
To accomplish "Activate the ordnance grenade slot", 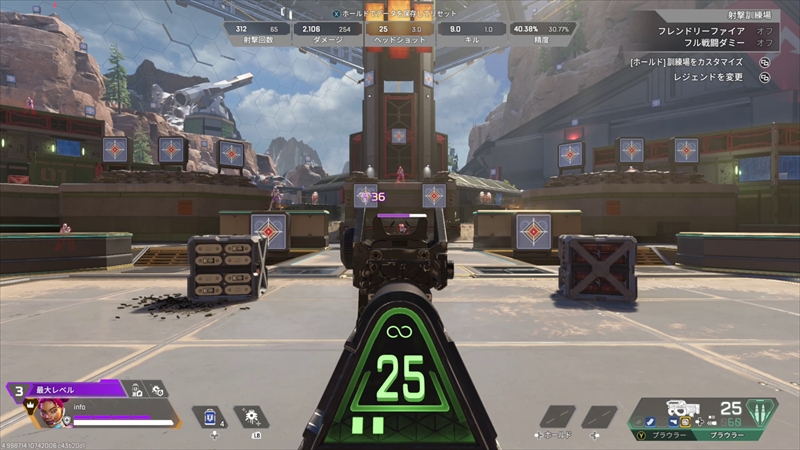I will pos(251,416).
